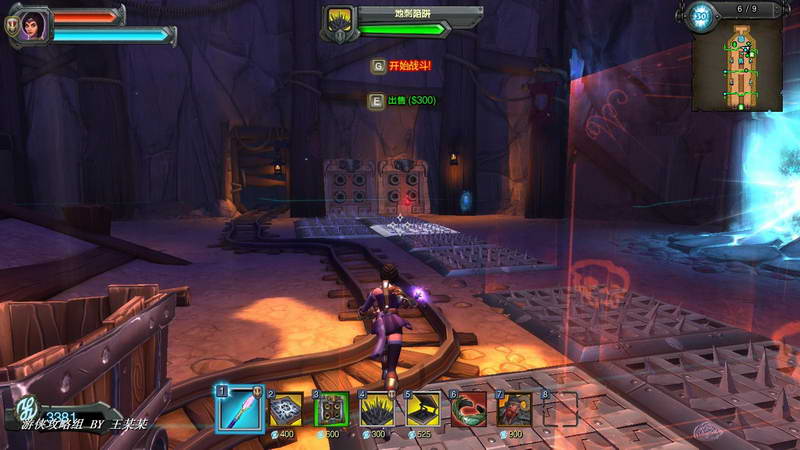
Task: Select the scepter weapon in slot 1
Action: pyautogui.click(x=238, y=410)
